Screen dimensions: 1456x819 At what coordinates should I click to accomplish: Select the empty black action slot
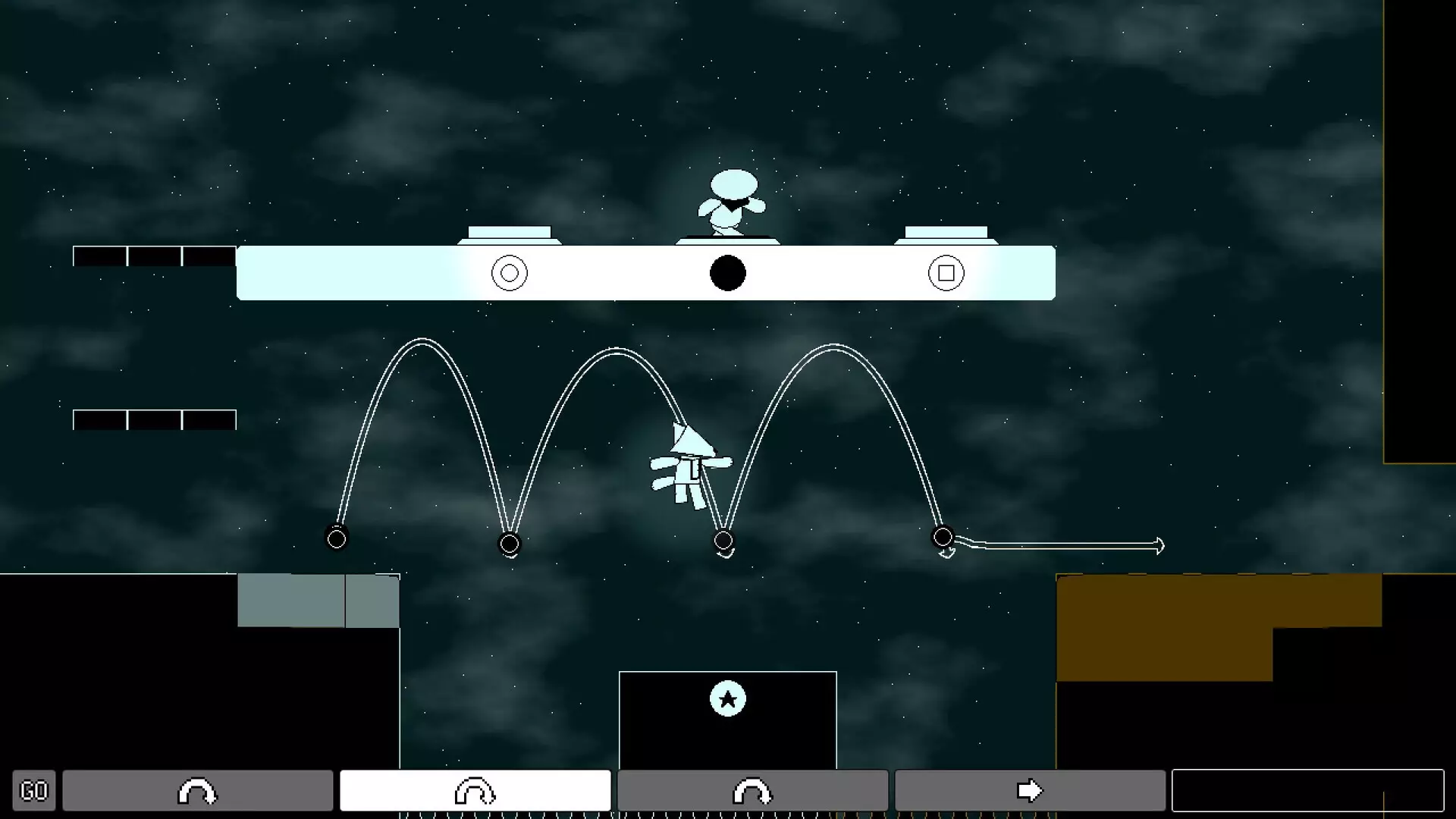tap(1307, 791)
